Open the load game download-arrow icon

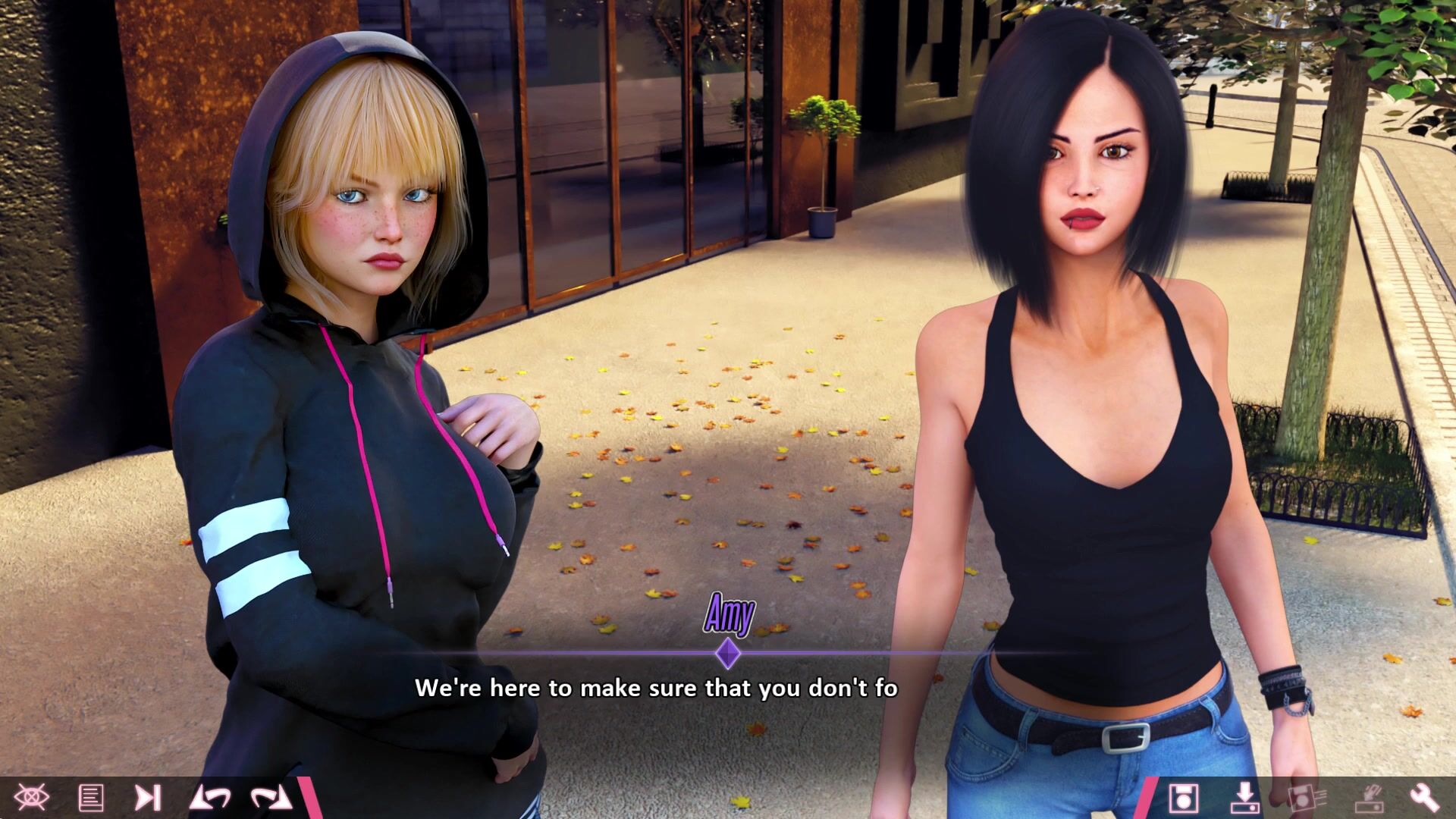click(1244, 798)
